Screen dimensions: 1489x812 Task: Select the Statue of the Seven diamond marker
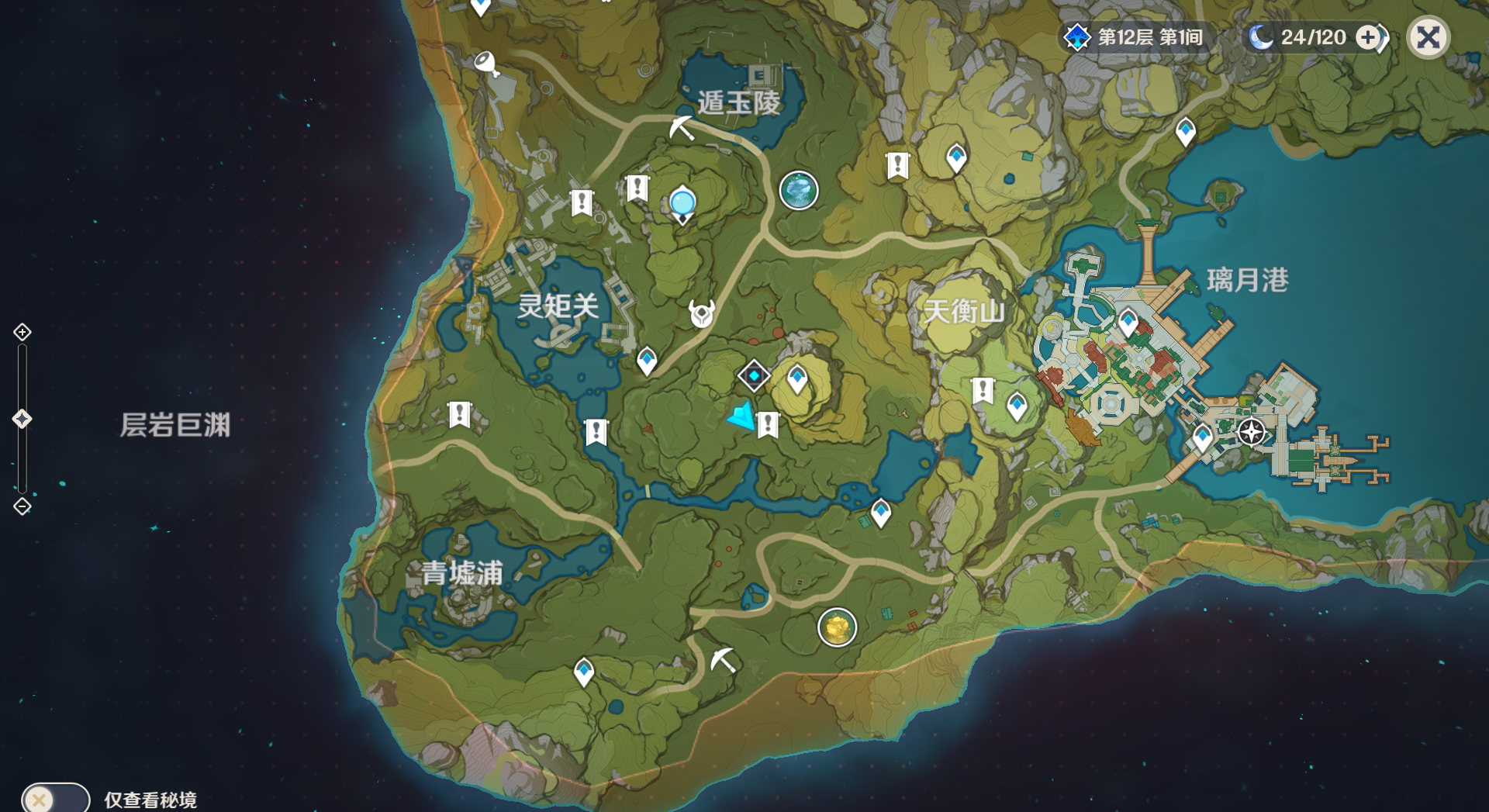click(753, 376)
